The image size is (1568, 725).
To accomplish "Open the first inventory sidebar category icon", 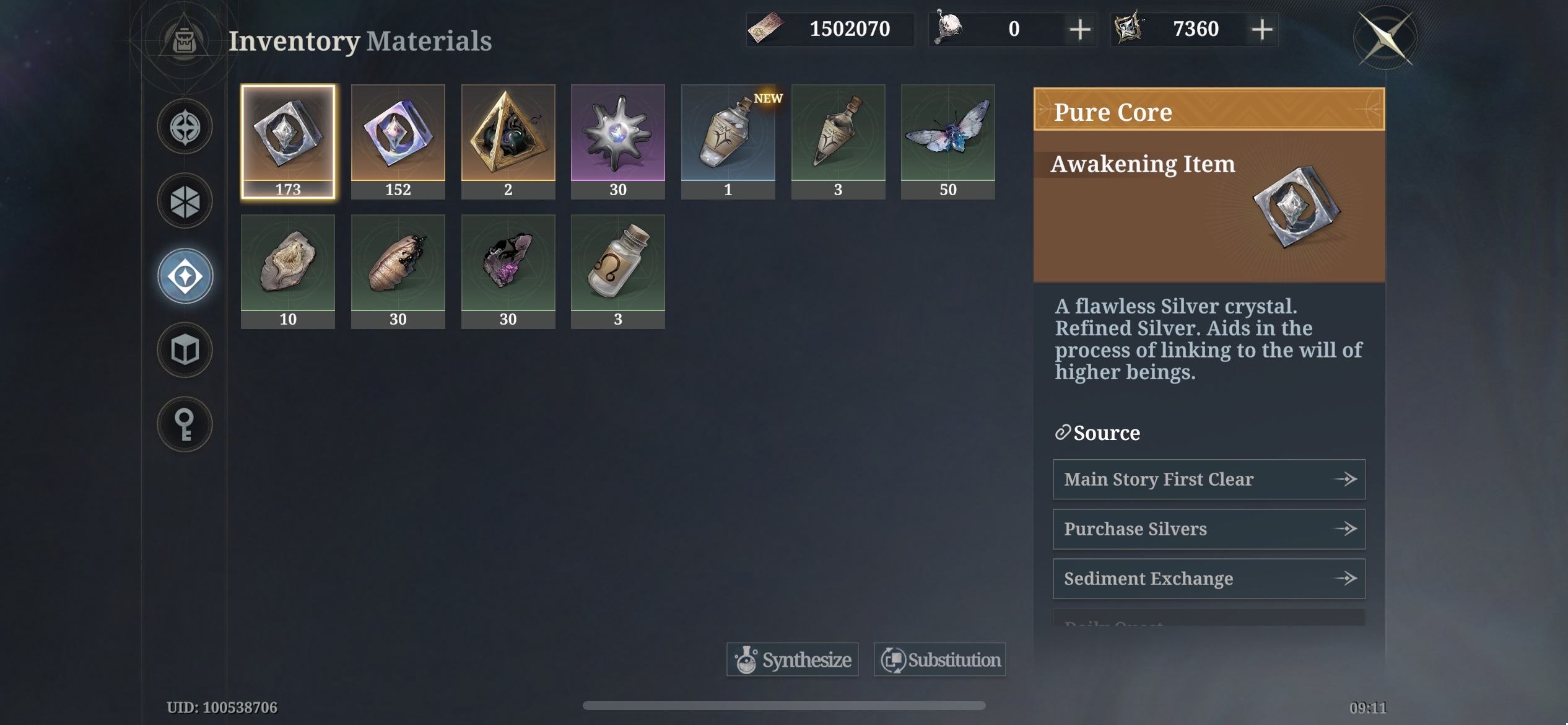I will click(x=185, y=126).
